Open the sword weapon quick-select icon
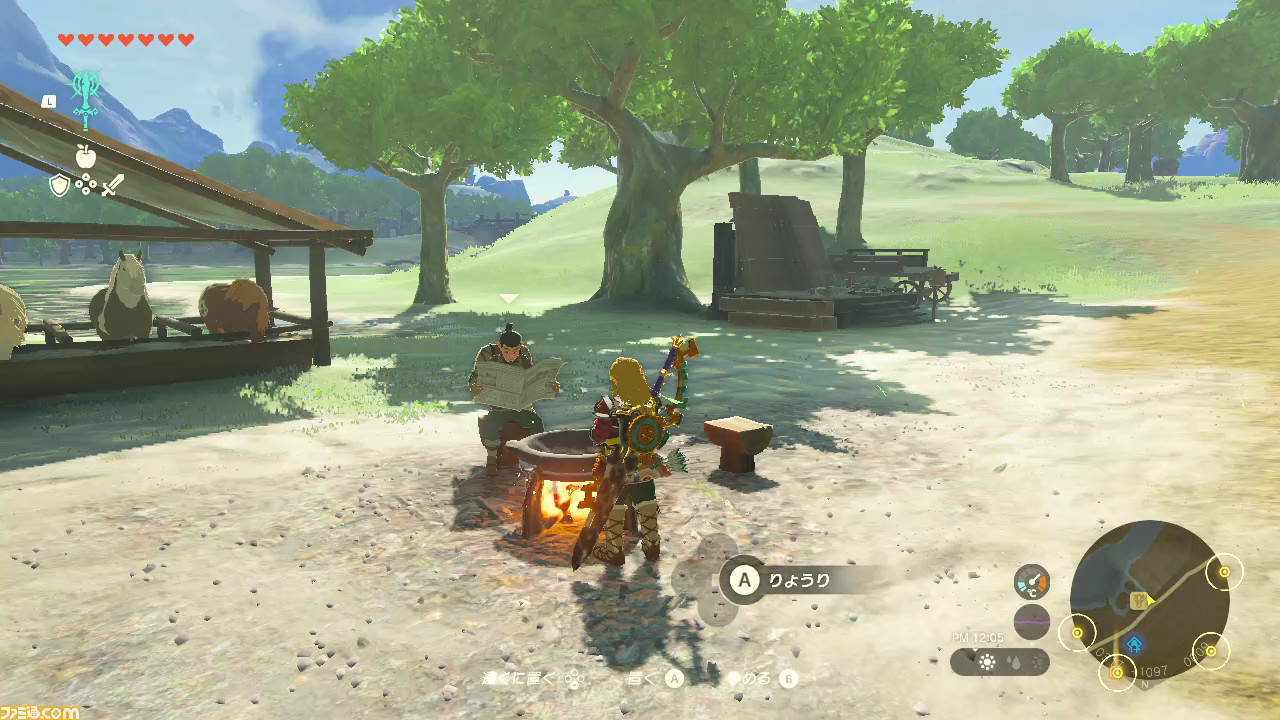Viewport: 1280px width, 720px height. pyautogui.click(x=112, y=185)
